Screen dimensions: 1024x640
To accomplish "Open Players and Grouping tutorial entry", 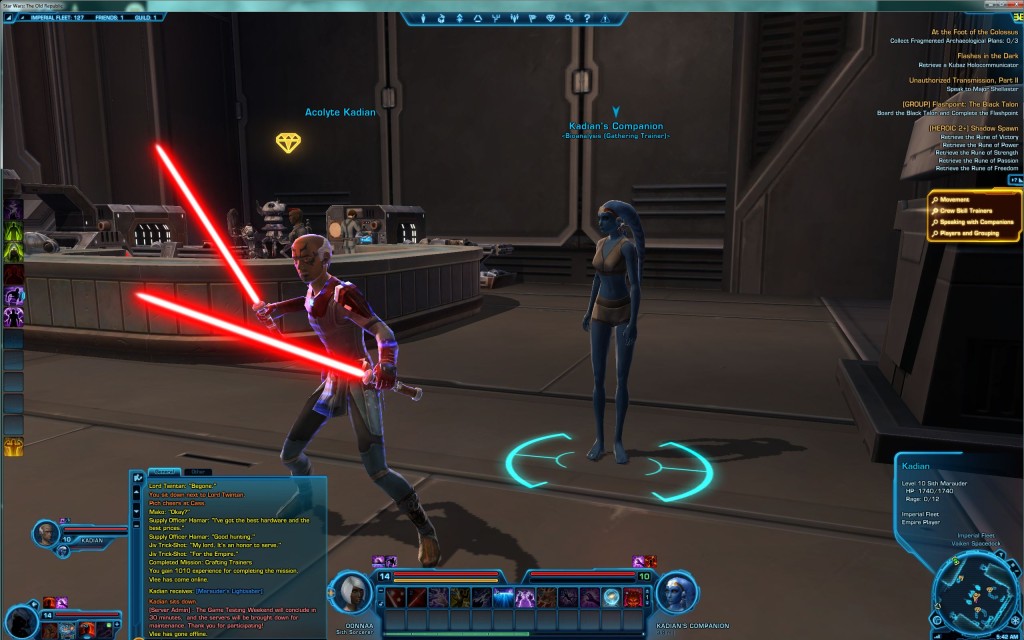I will pyautogui.click(x=972, y=234).
